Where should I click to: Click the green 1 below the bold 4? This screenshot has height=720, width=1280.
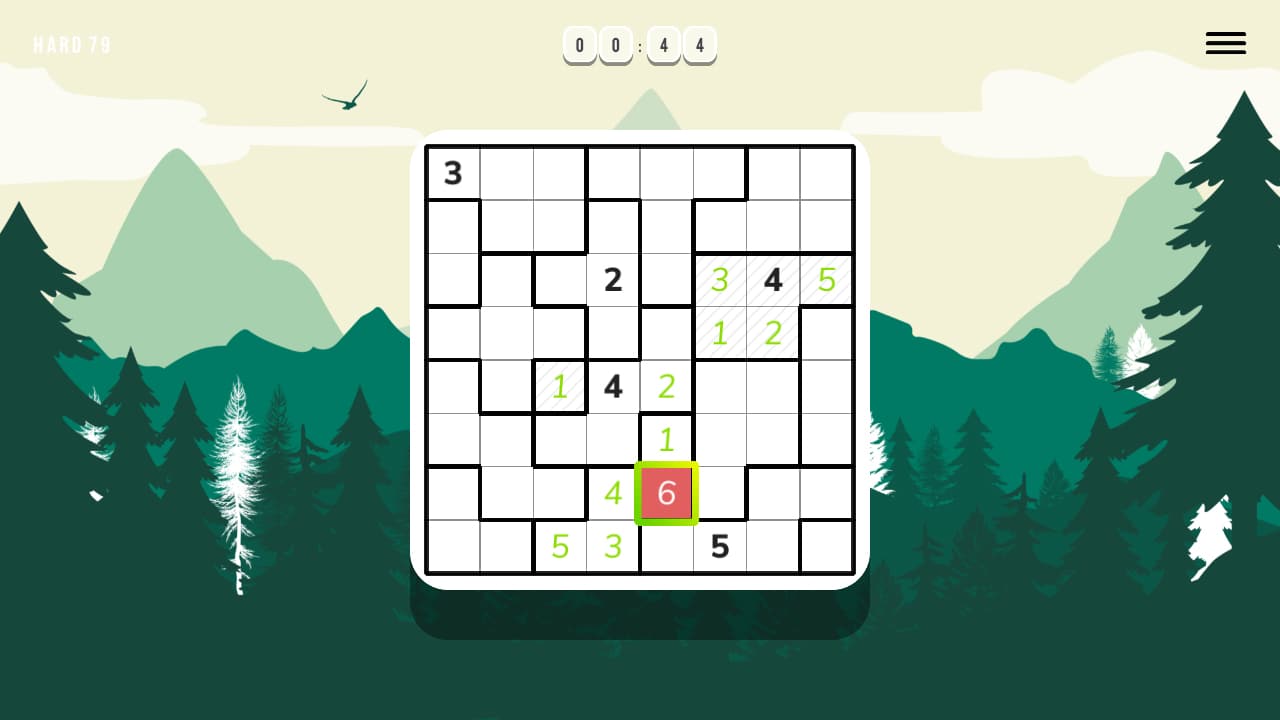pos(666,440)
